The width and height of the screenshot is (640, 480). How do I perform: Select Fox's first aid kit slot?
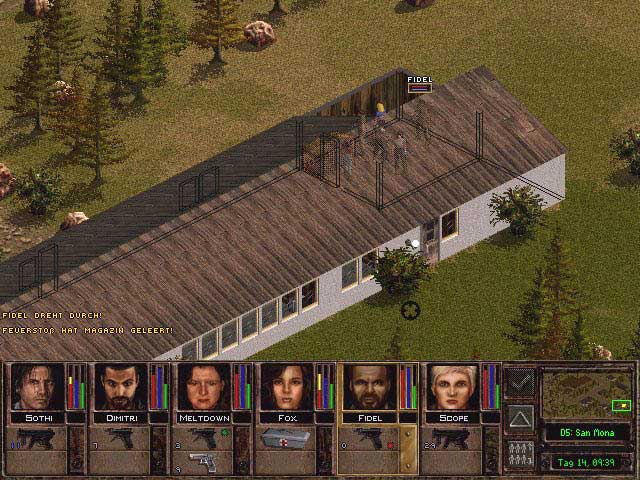(285, 438)
